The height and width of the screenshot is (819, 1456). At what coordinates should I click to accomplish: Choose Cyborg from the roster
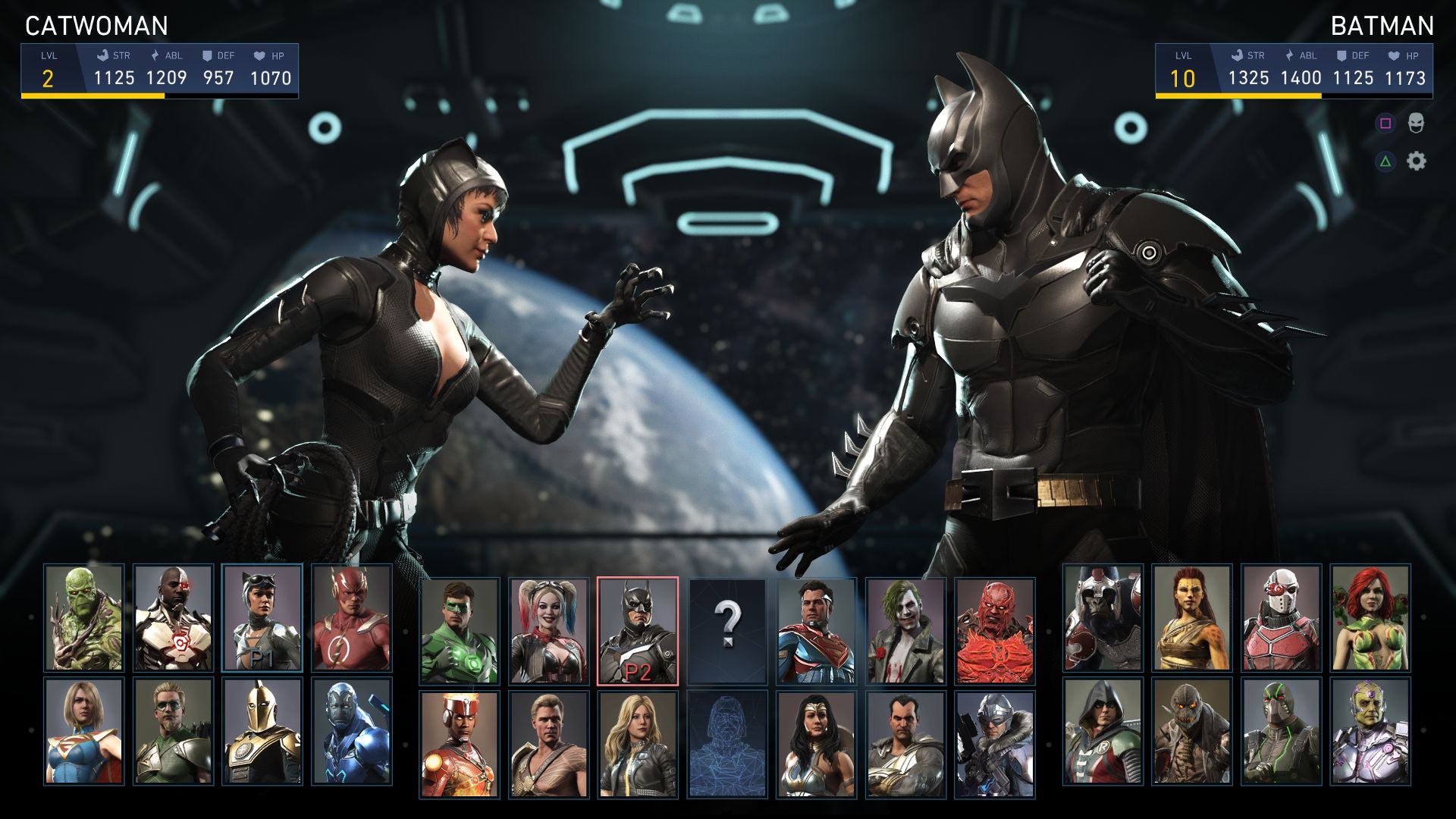173,618
